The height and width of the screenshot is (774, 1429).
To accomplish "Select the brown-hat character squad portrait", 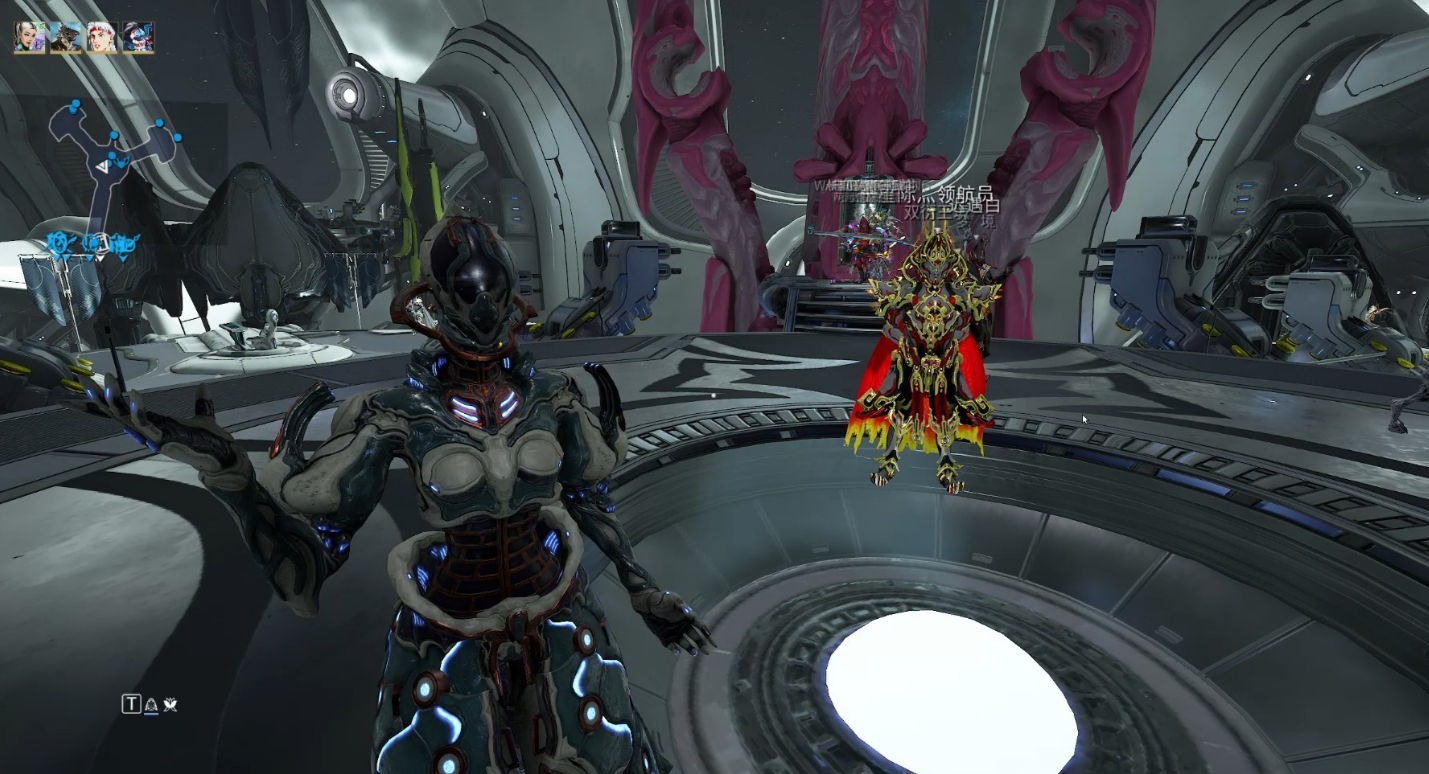I will pos(66,37).
